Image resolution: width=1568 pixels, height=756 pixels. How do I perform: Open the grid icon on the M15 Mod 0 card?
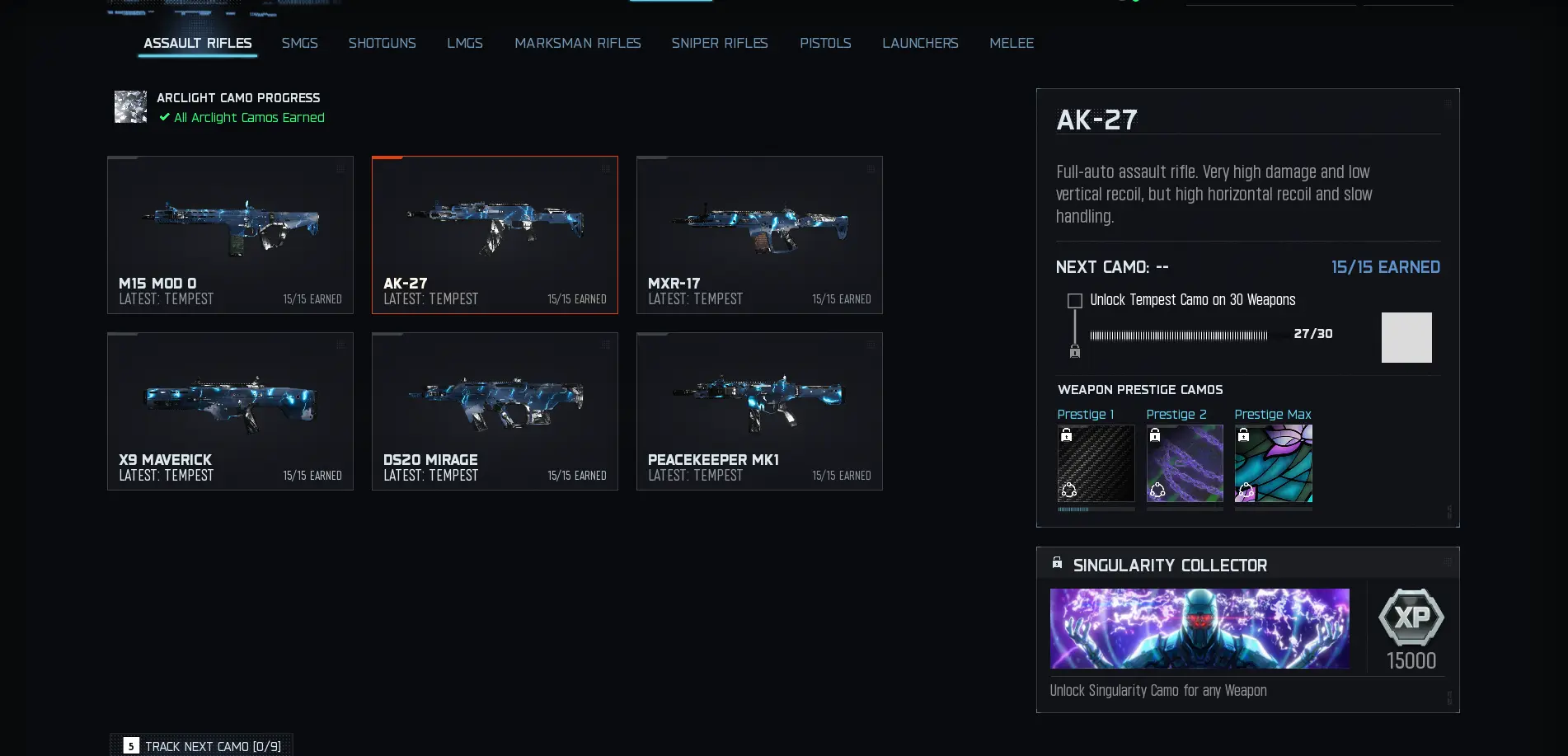(340, 168)
